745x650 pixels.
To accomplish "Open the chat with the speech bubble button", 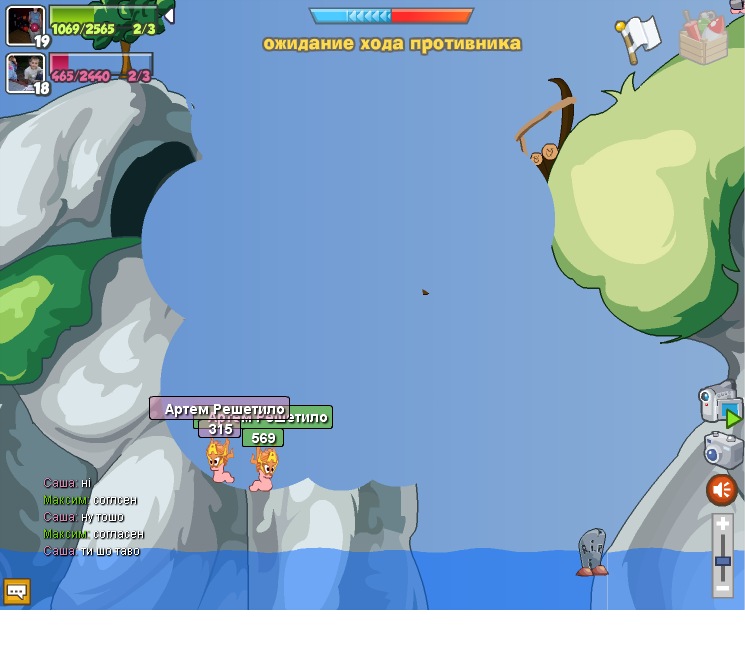I will point(17,591).
